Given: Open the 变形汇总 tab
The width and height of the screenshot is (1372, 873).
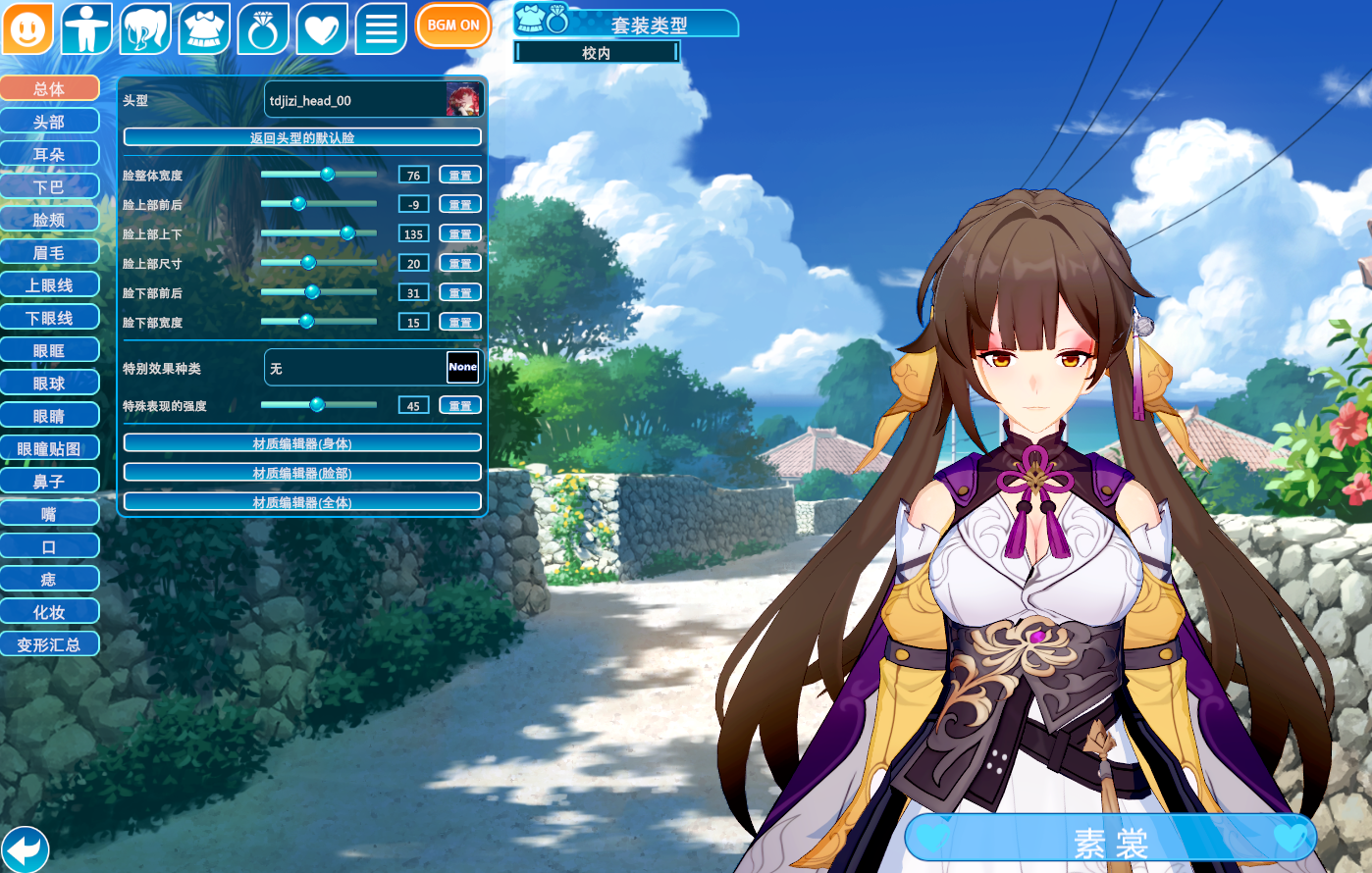Looking at the screenshot, I should click(49, 644).
